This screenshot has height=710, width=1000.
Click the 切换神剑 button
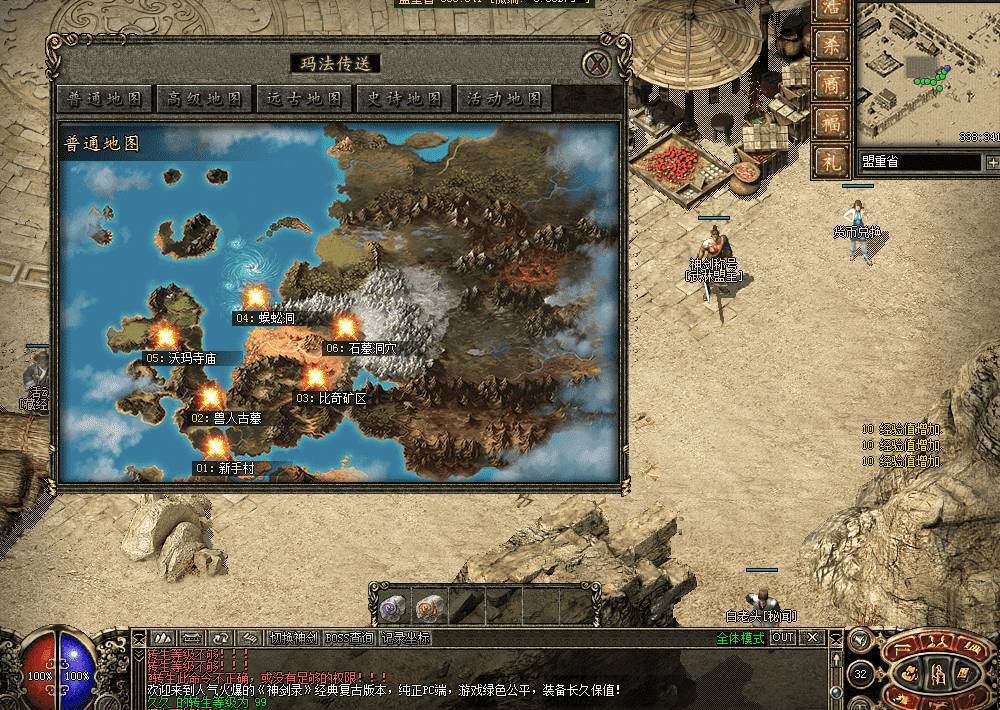tap(294, 638)
